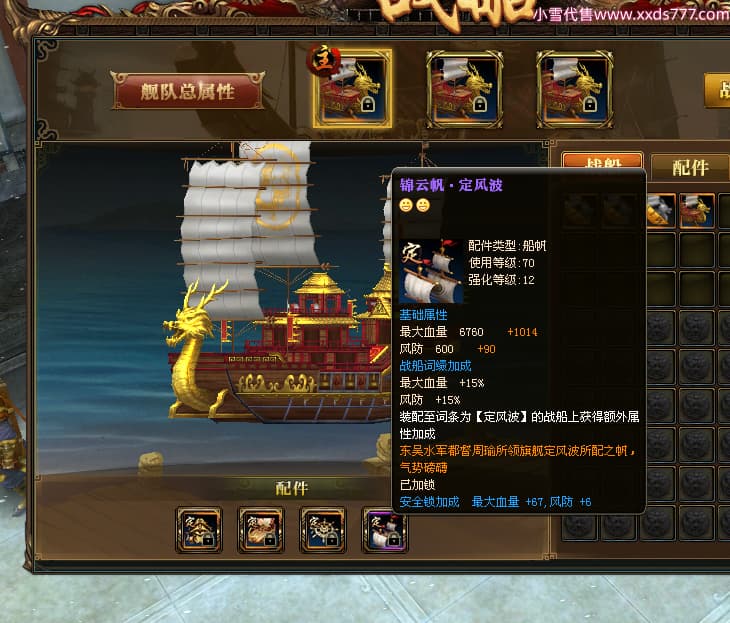This screenshot has width=730, height=623.
Task: Select the flagship slot marked with 主 badge
Action: (353, 90)
